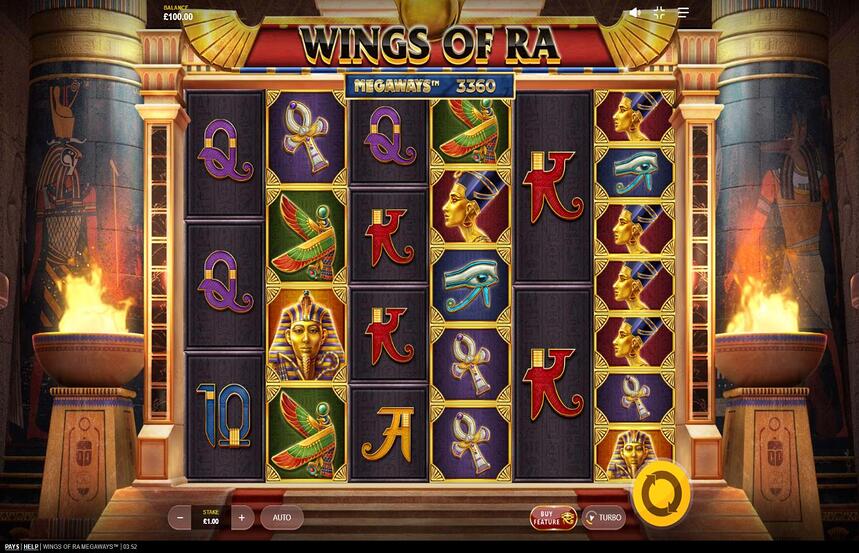Toggle fullscreen using the arrows icon

coord(659,13)
